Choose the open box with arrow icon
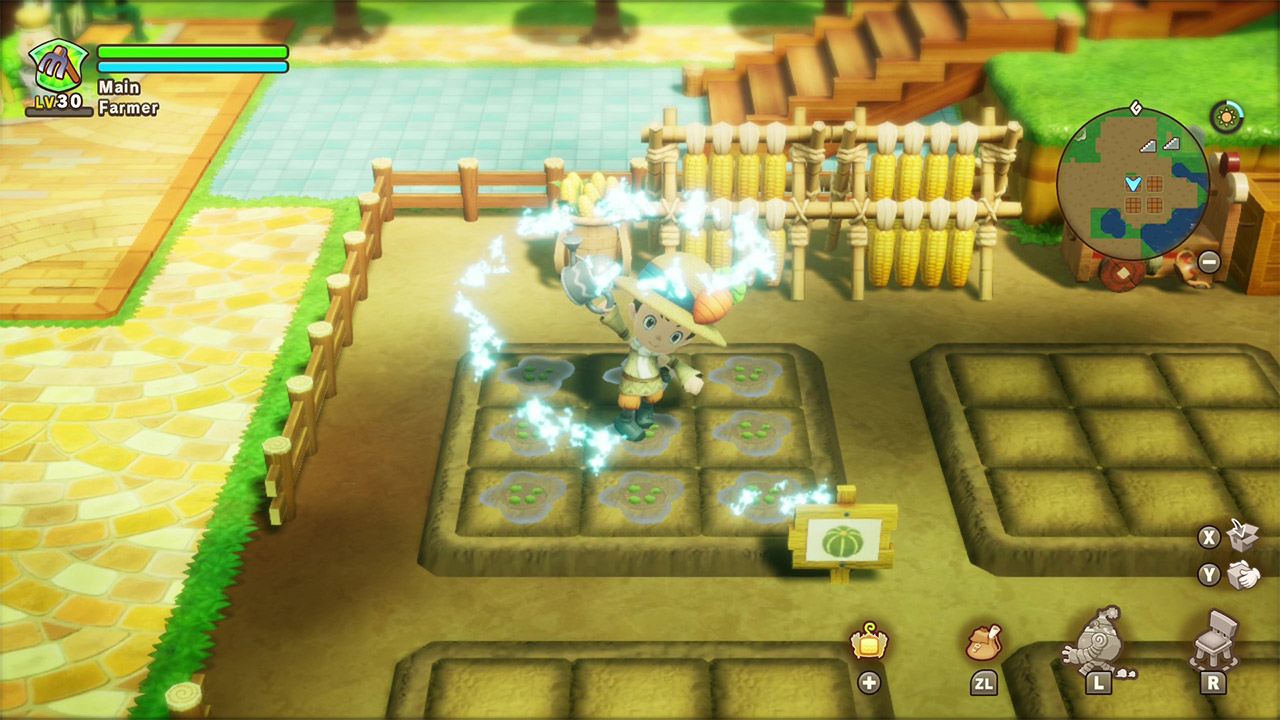Viewport: 1280px width, 720px height. (1242, 535)
